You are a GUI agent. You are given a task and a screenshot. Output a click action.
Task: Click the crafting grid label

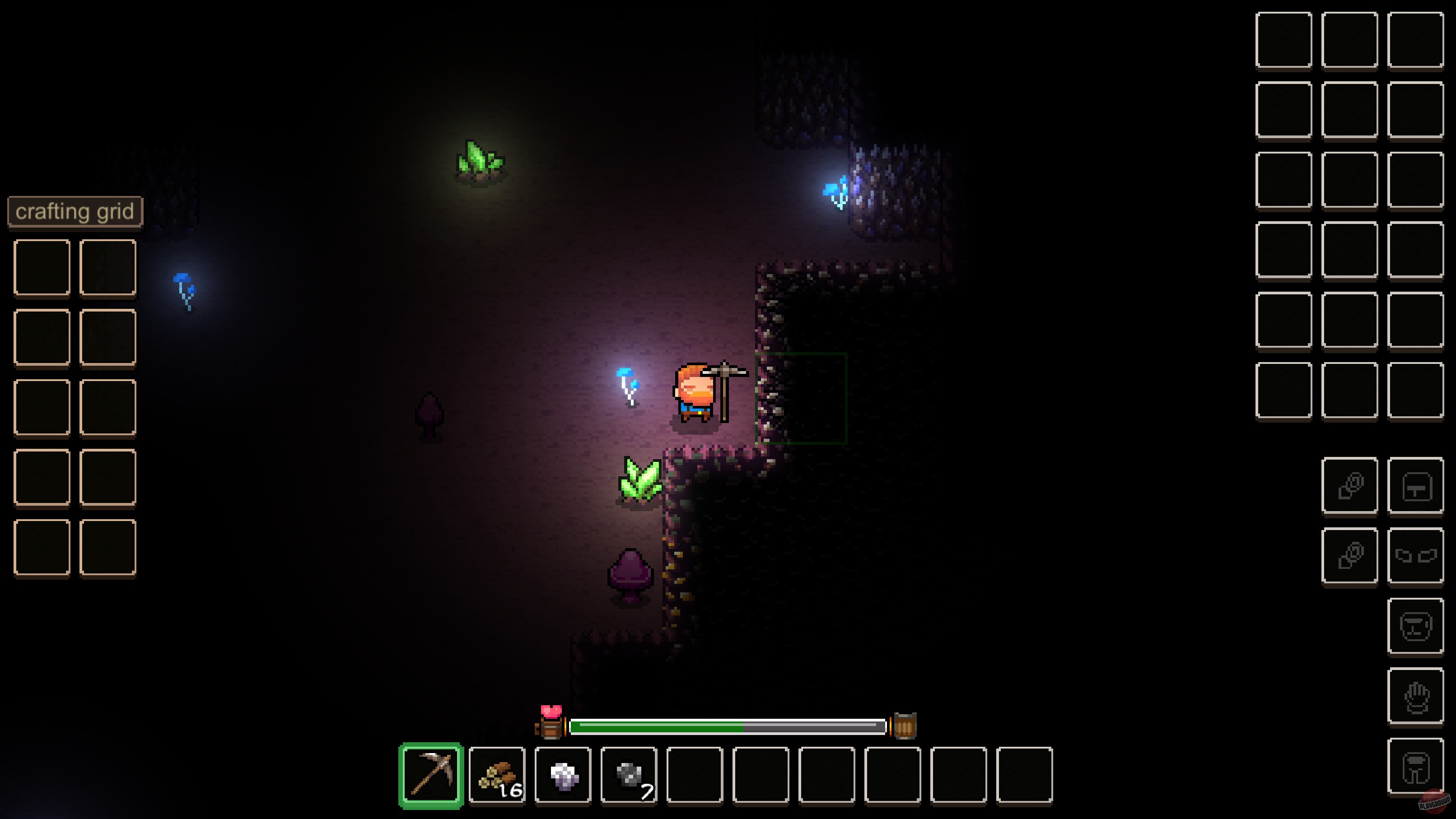[x=75, y=211]
